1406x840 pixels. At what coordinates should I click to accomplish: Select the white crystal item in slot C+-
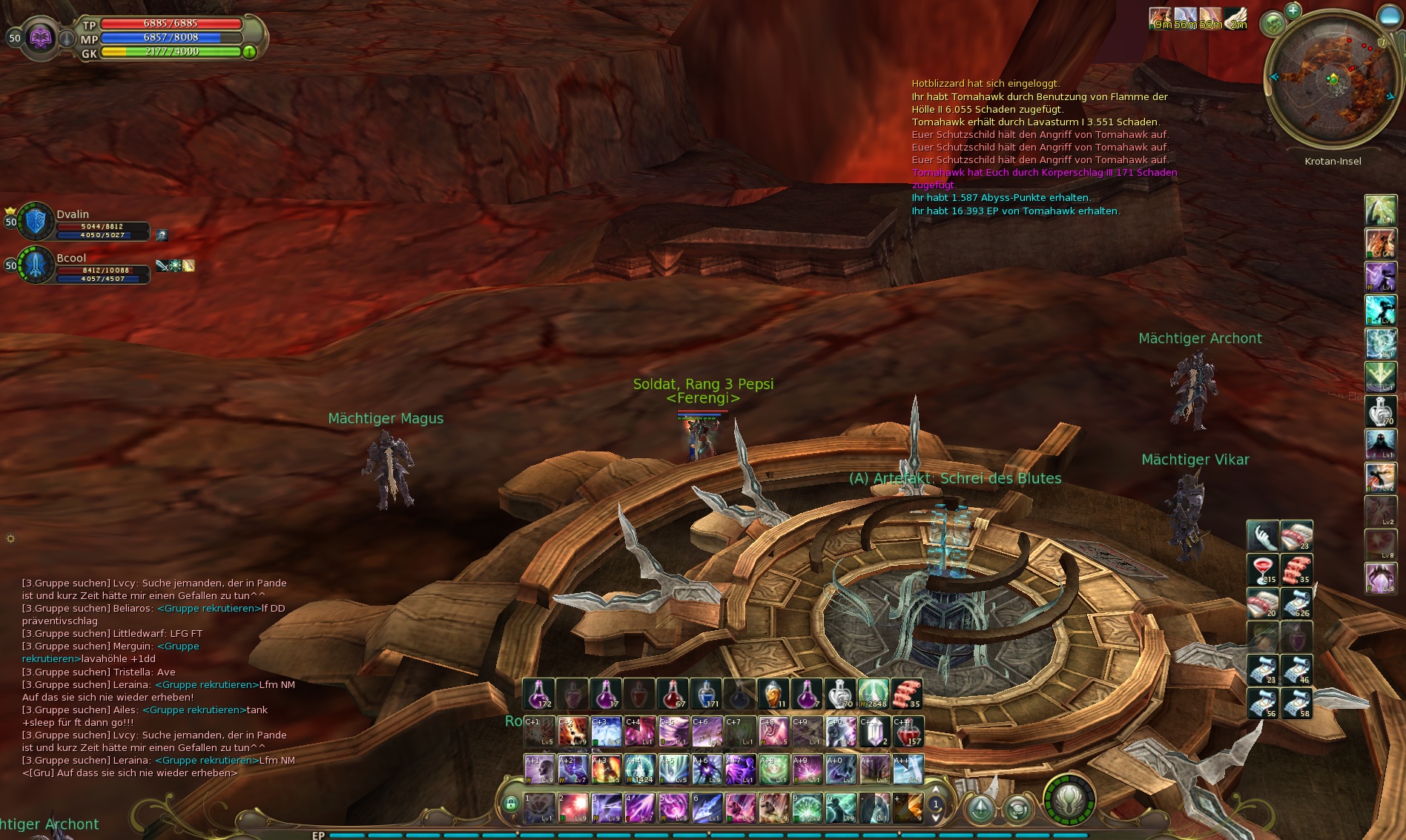tap(874, 731)
